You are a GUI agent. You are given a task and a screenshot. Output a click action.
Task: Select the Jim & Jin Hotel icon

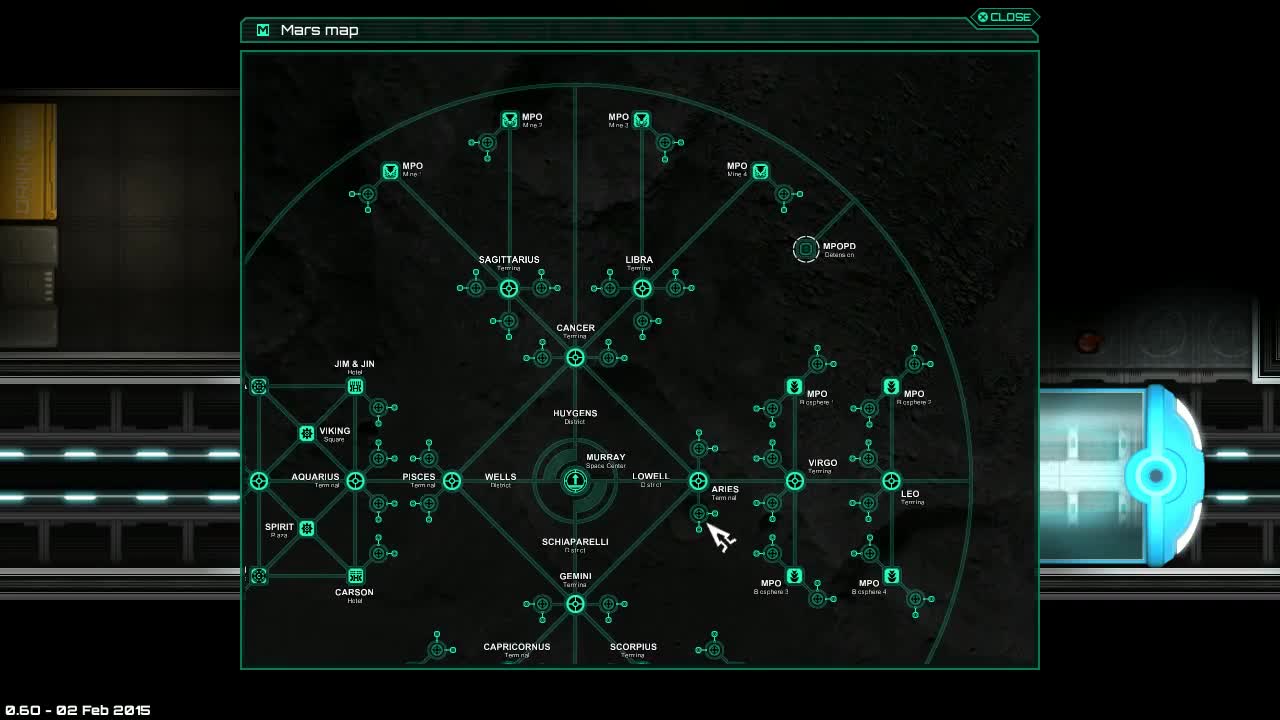pyautogui.click(x=355, y=385)
